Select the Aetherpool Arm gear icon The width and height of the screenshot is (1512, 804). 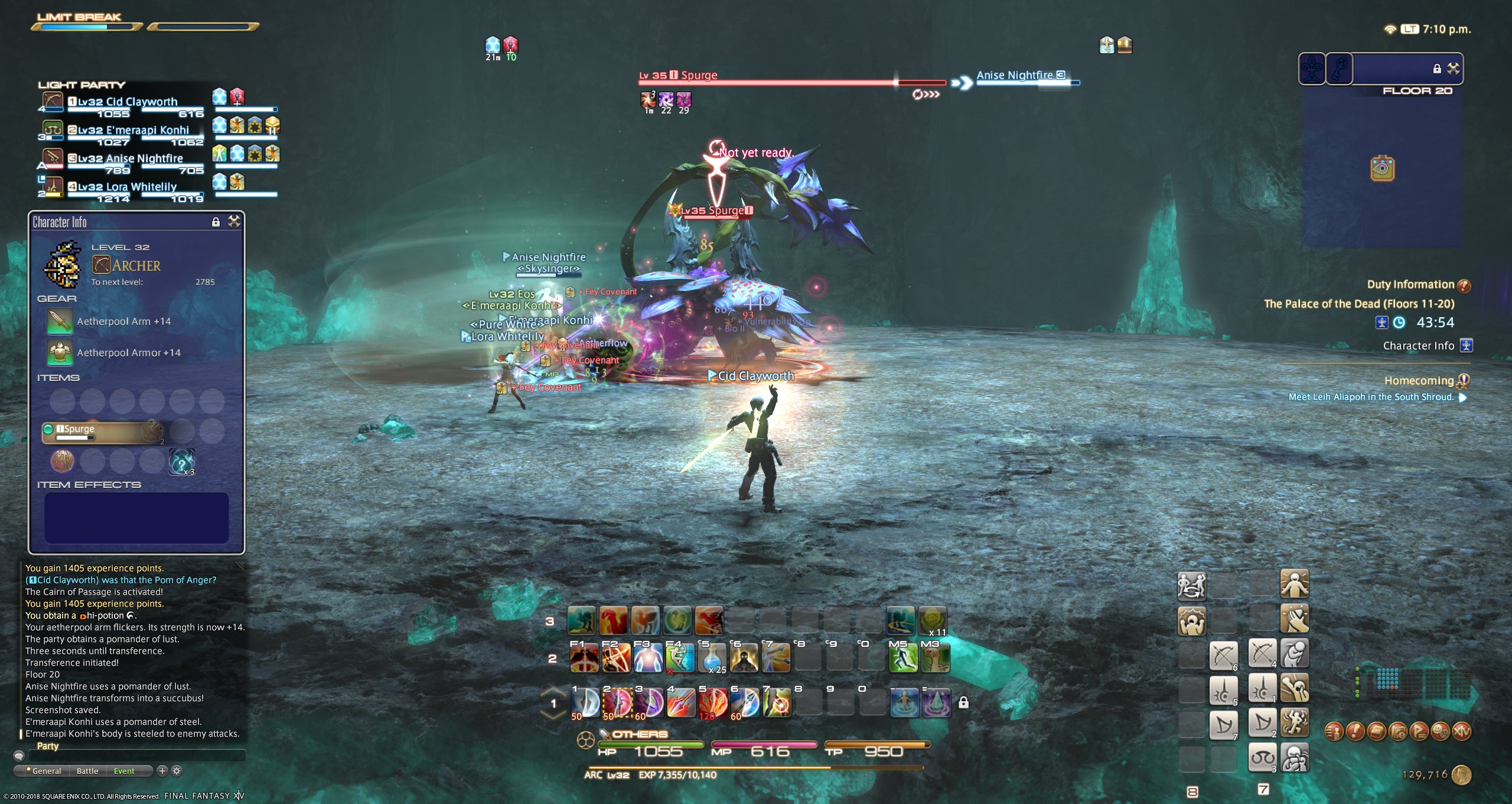[x=60, y=321]
